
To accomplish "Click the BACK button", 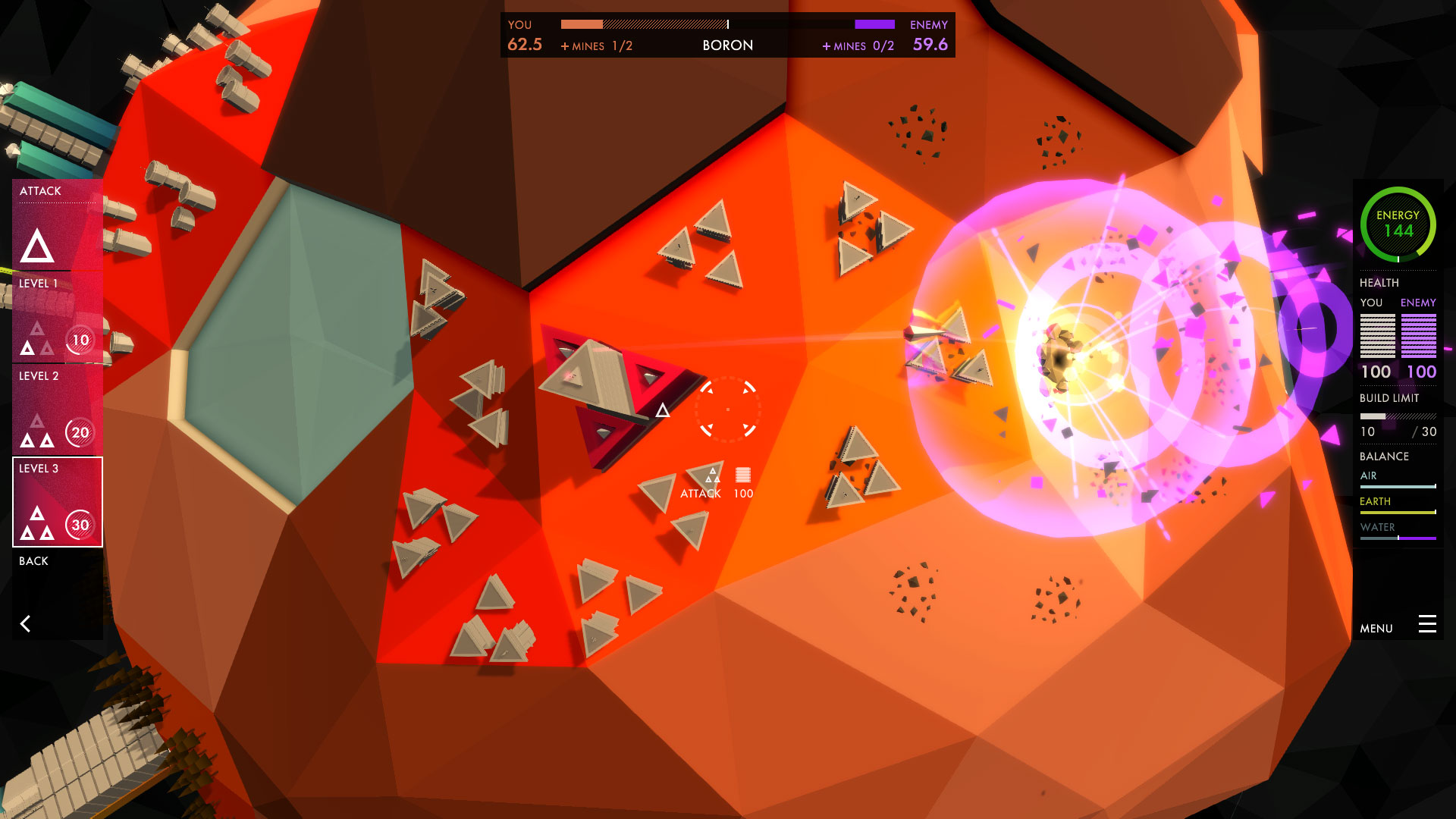I will 33,561.
